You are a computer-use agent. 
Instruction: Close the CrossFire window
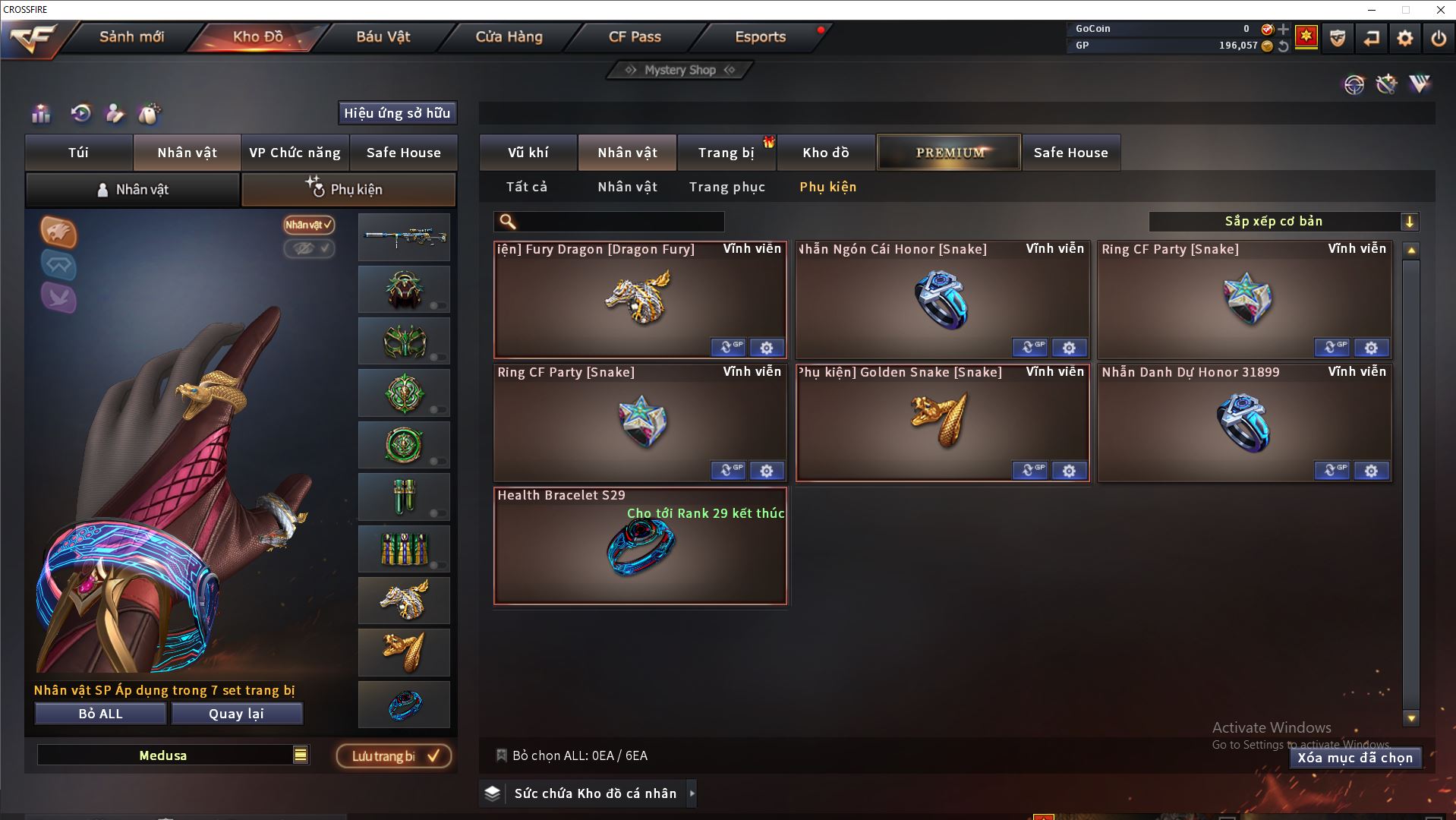[1440, 10]
